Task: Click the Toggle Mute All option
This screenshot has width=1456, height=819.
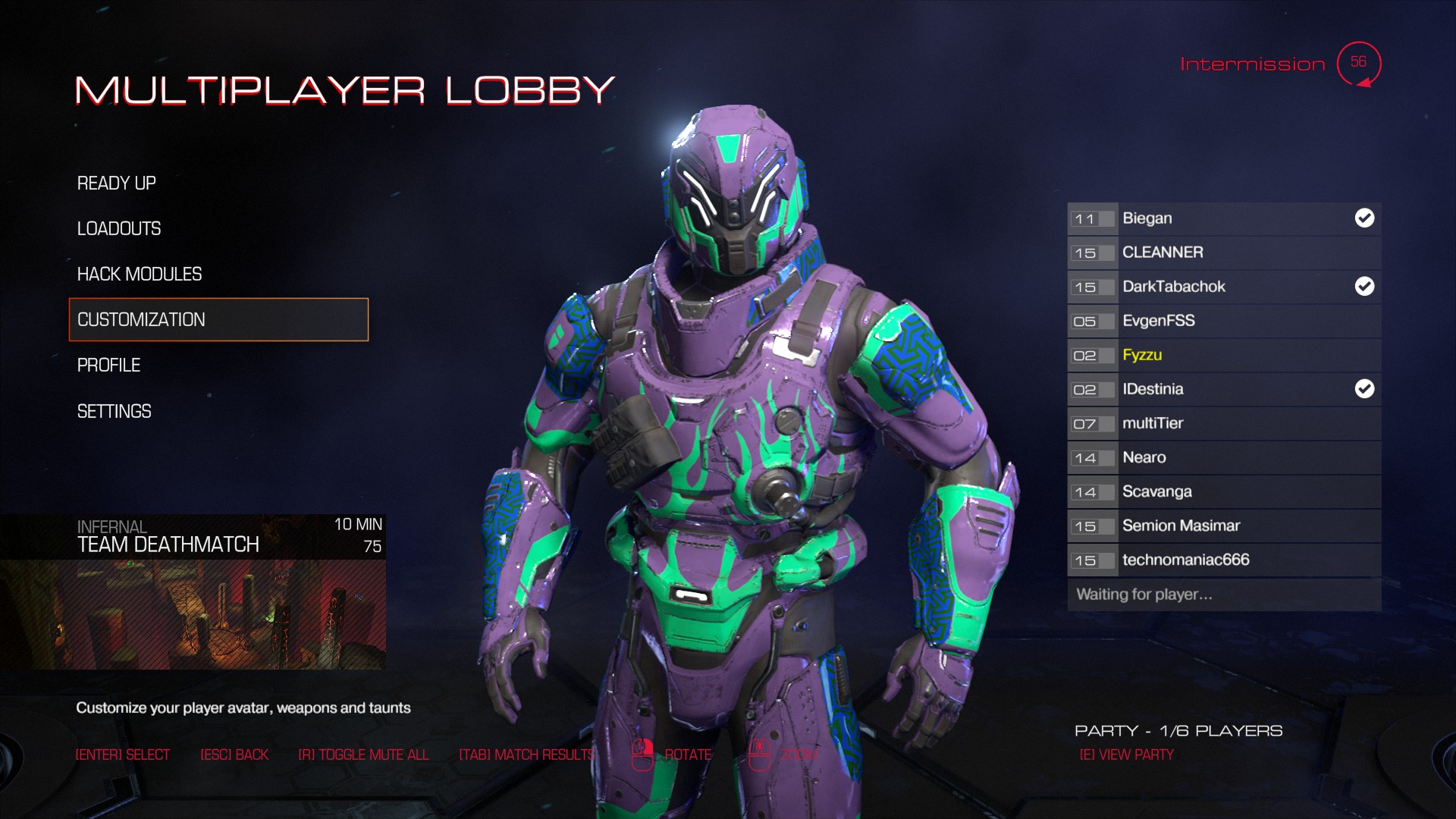Action: 363,755
